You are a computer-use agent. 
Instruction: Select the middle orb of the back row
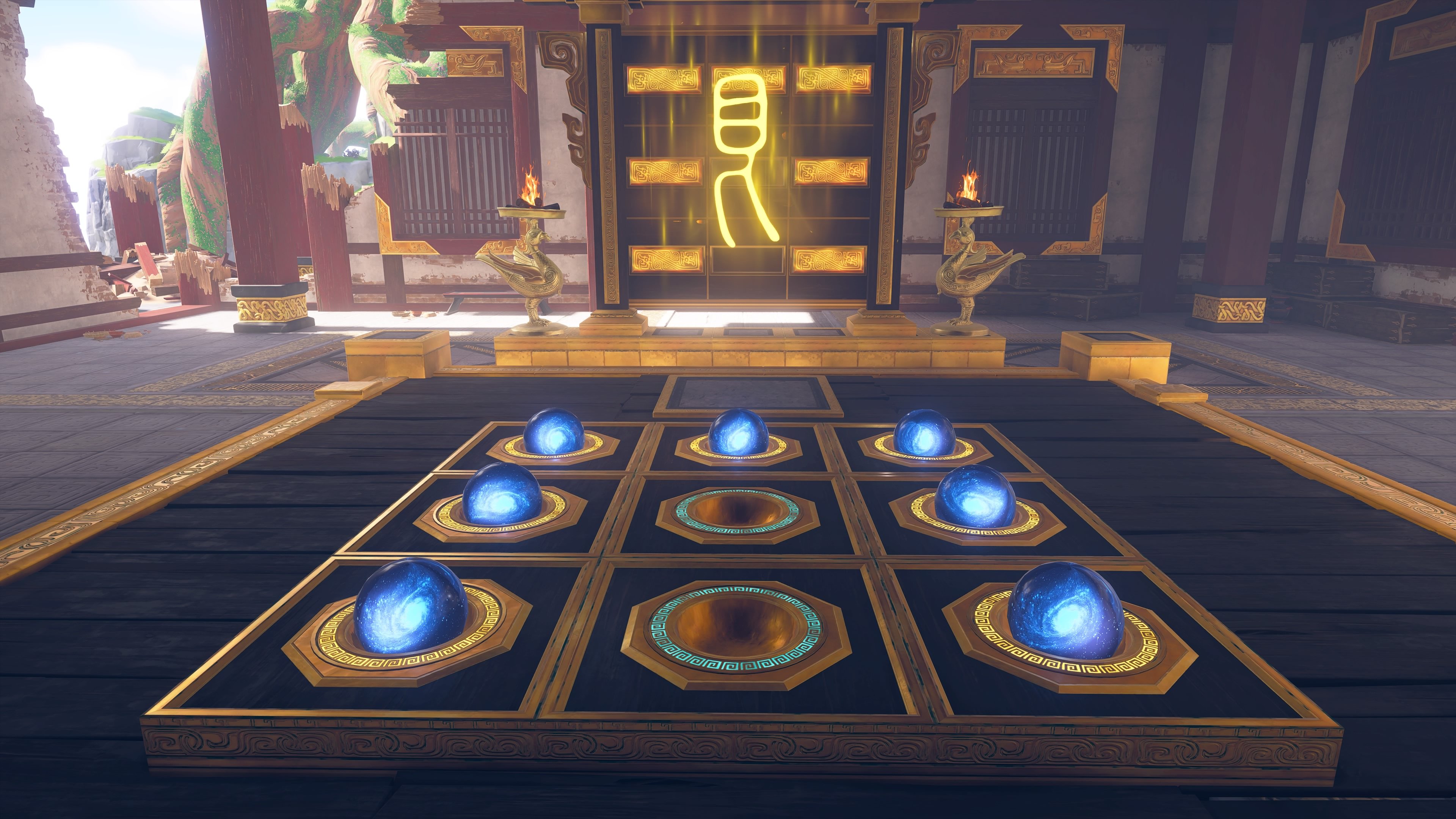(737, 433)
